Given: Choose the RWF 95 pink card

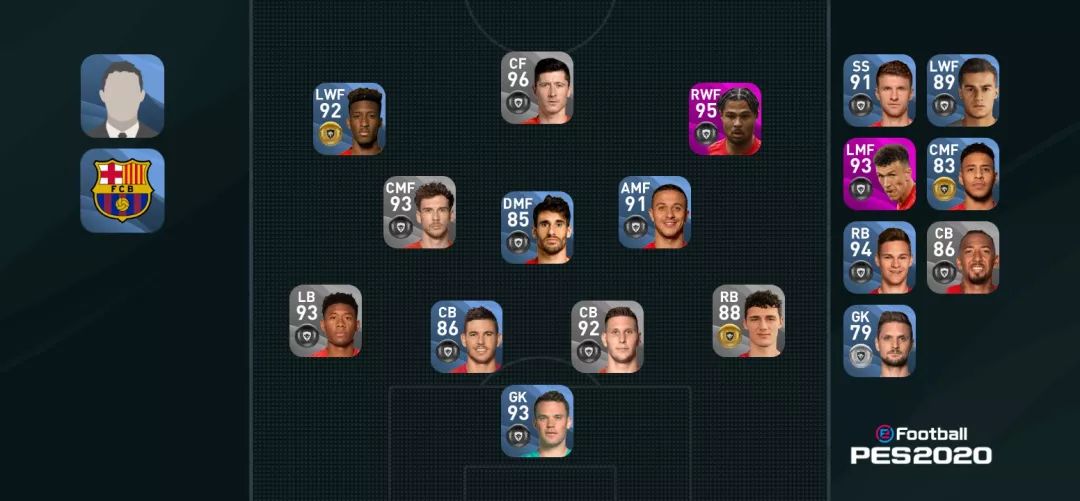Looking at the screenshot, I should pos(725,119).
